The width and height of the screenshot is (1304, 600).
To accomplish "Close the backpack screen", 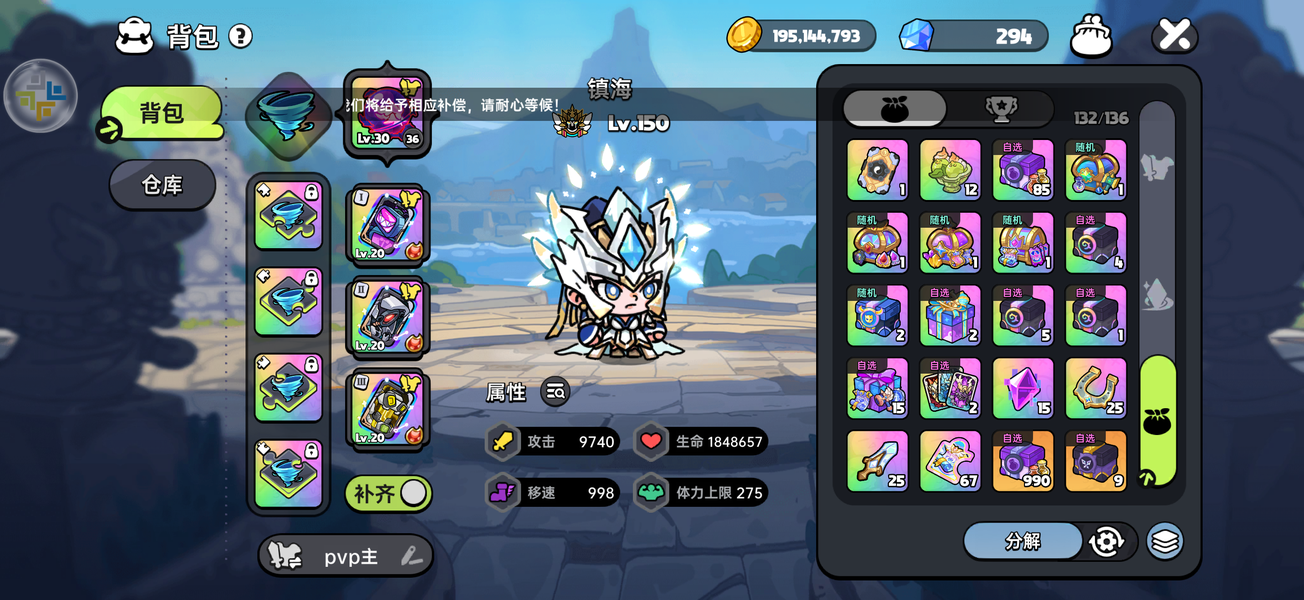I will [1174, 37].
